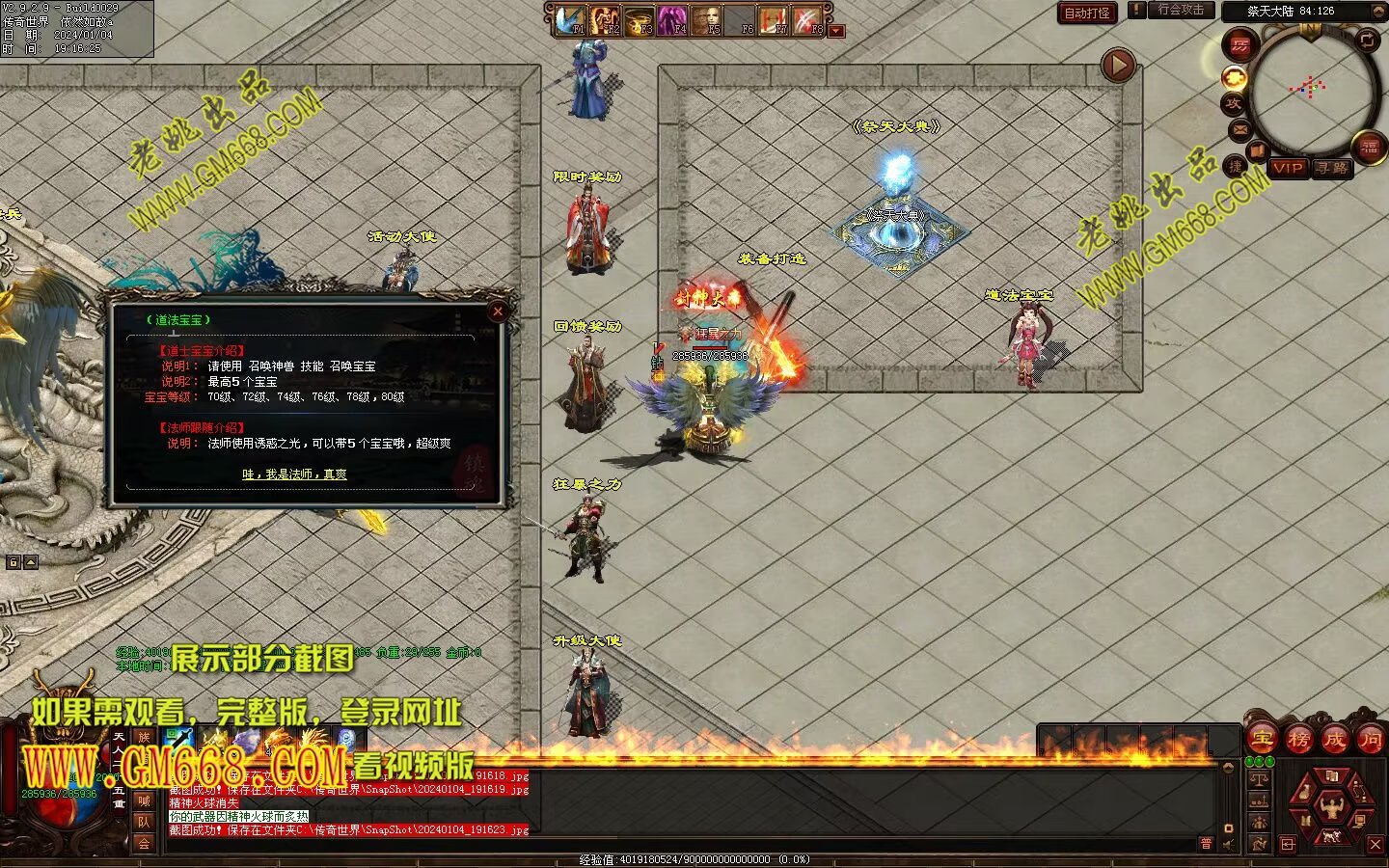Choose the '哇，我是法师，真爽' dialogue link

point(294,474)
